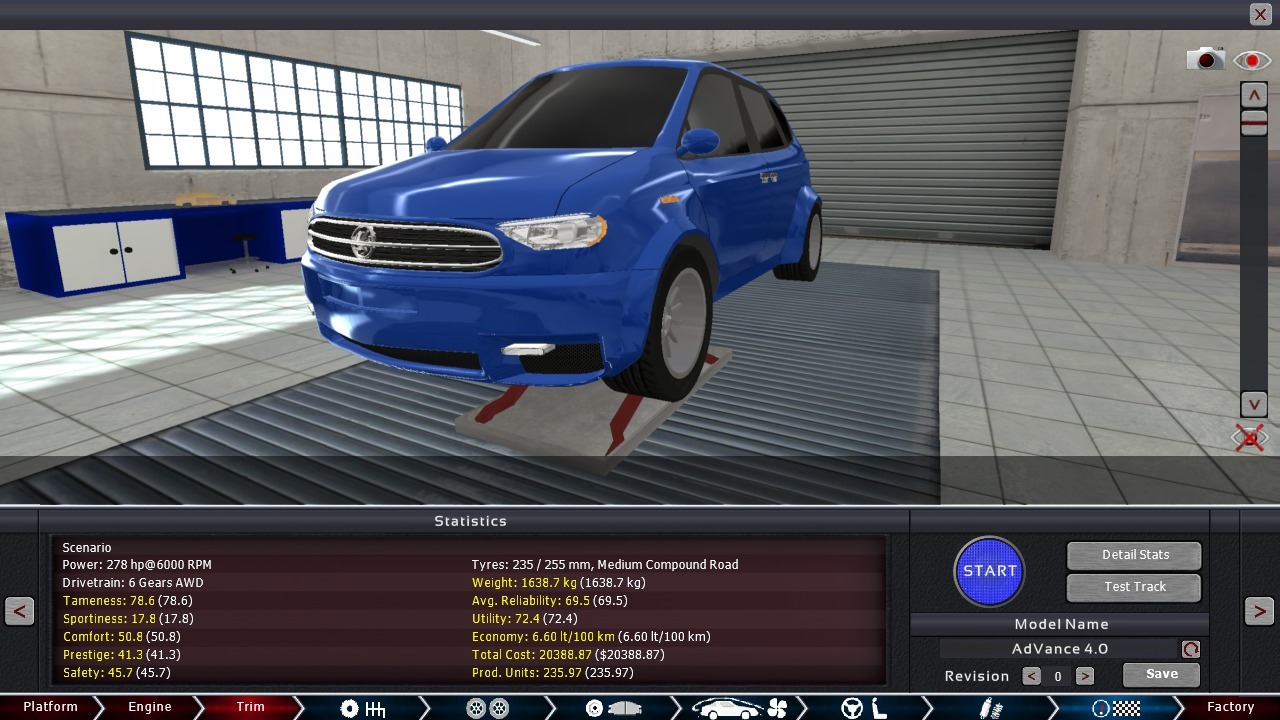
Task: Switch to the Platform tab
Action: coord(50,707)
